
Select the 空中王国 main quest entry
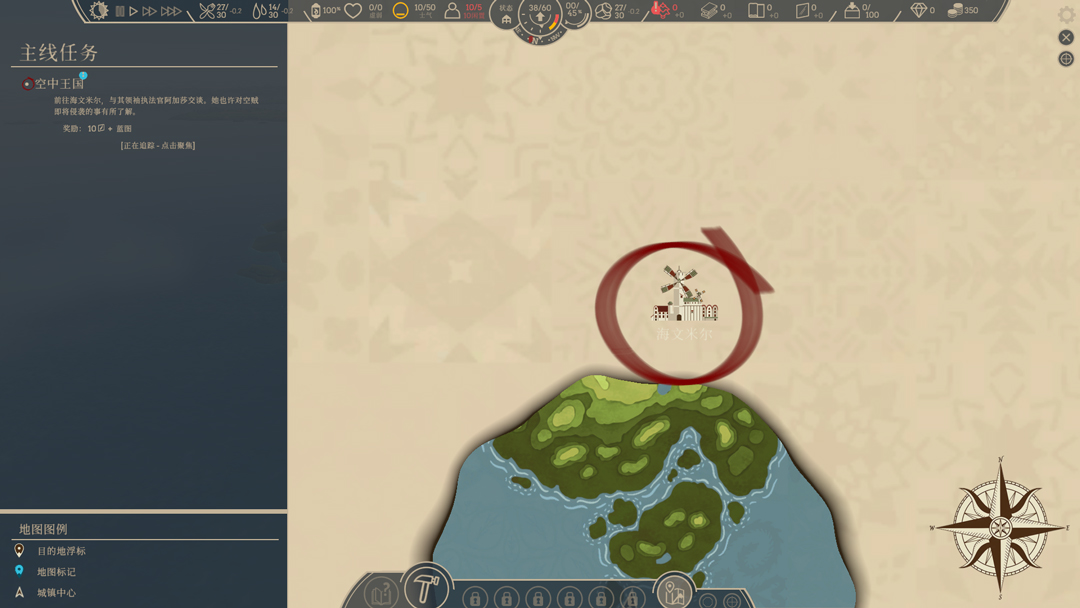click(x=59, y=84)
